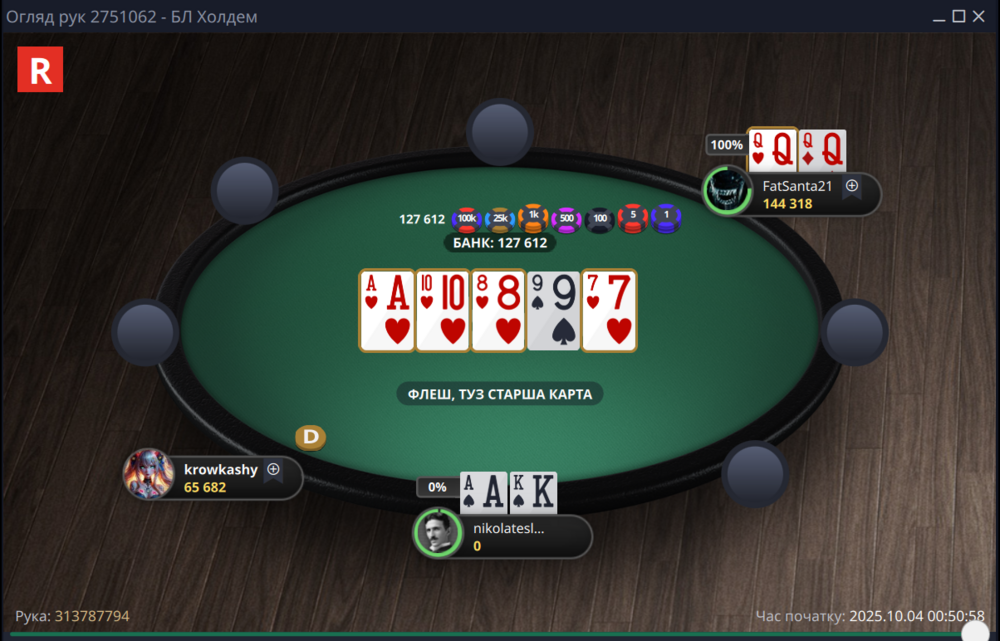Viewport: 1000px width, 641px height.
Task: Maximize the hand replay window
Action: [958, 16]
